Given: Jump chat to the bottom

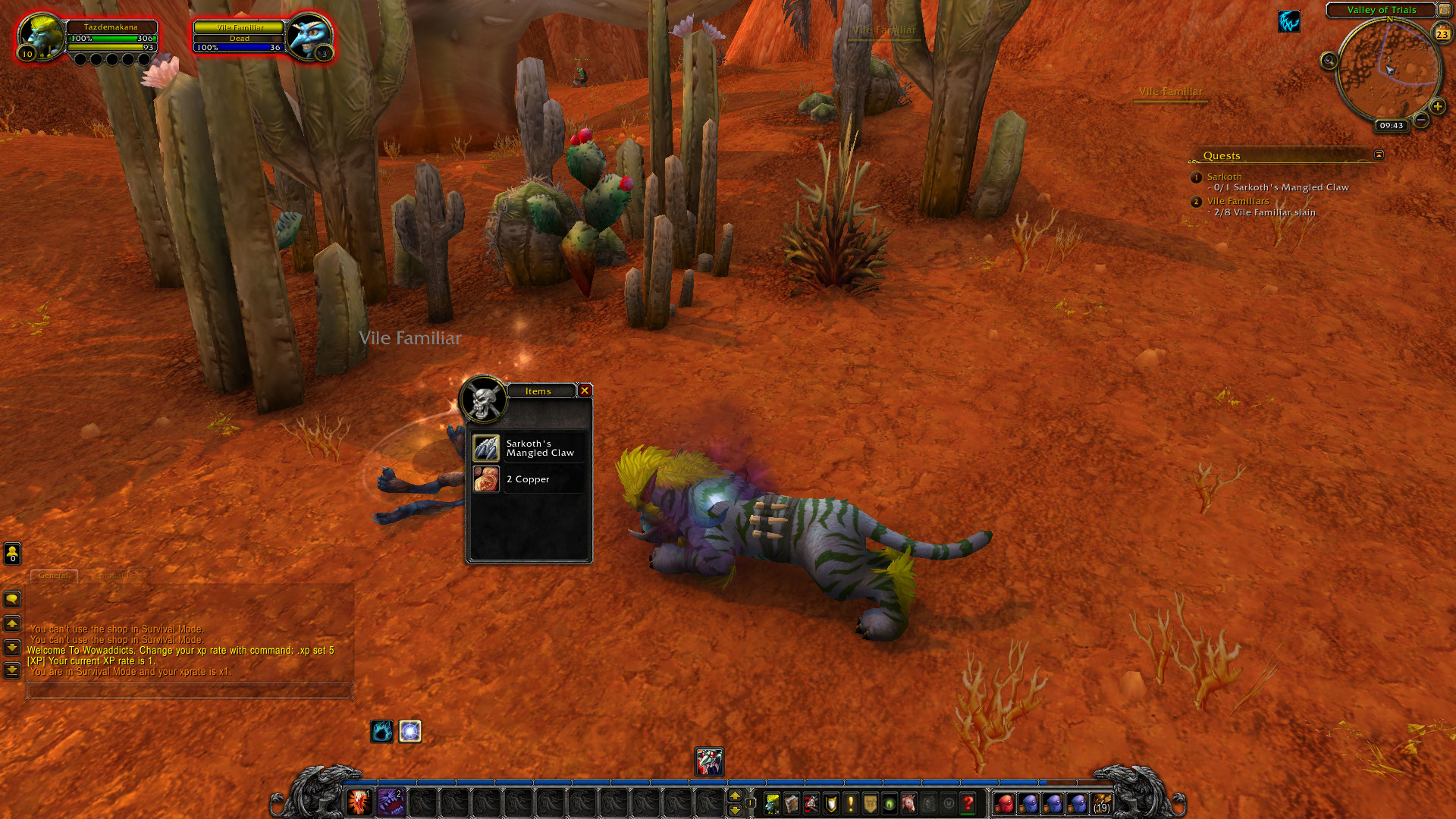Looking at the screenshot, I should [12, 670].
